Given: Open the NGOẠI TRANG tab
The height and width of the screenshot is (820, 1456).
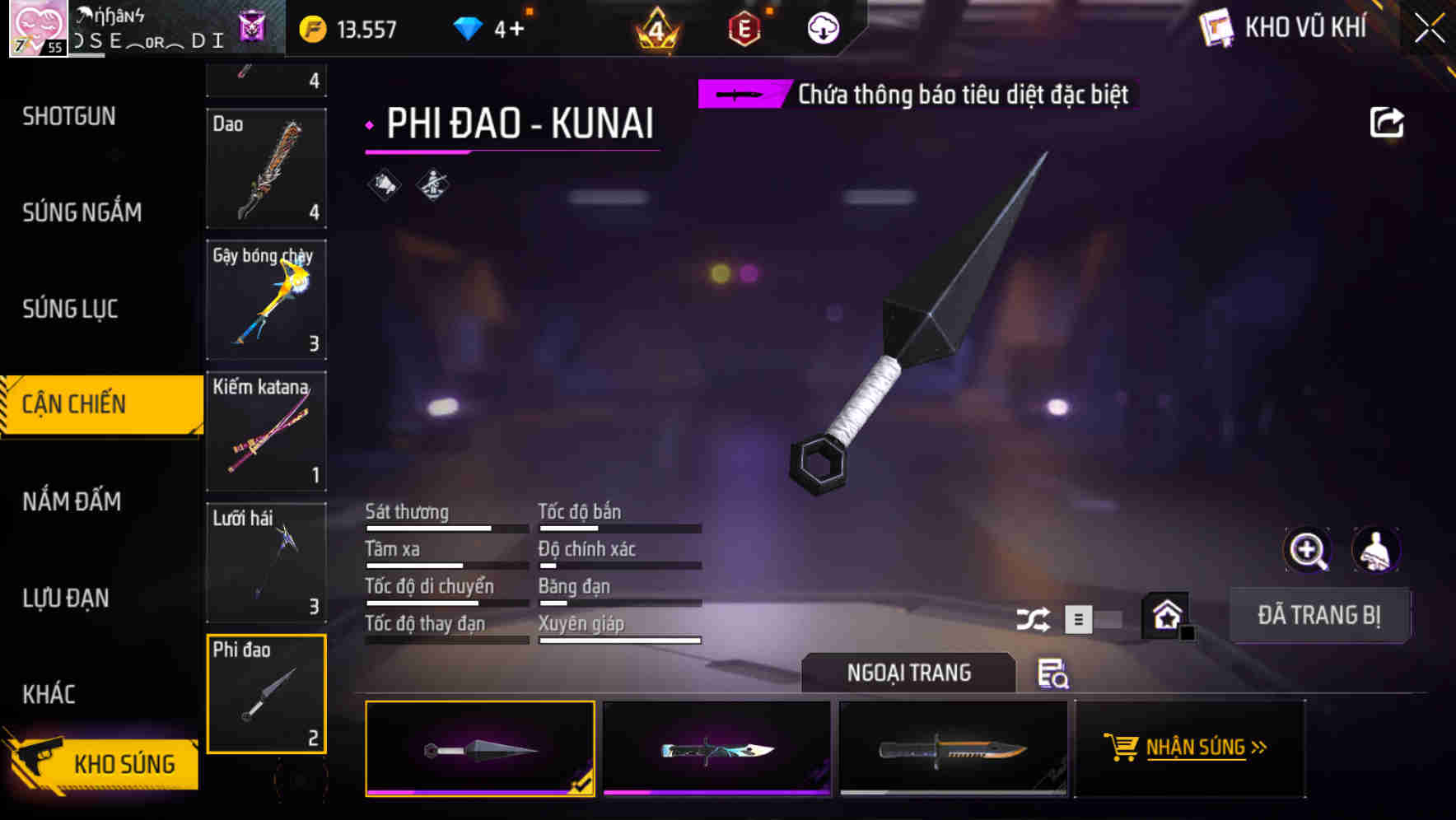Looking at the screenshot, I should [910, 673].
